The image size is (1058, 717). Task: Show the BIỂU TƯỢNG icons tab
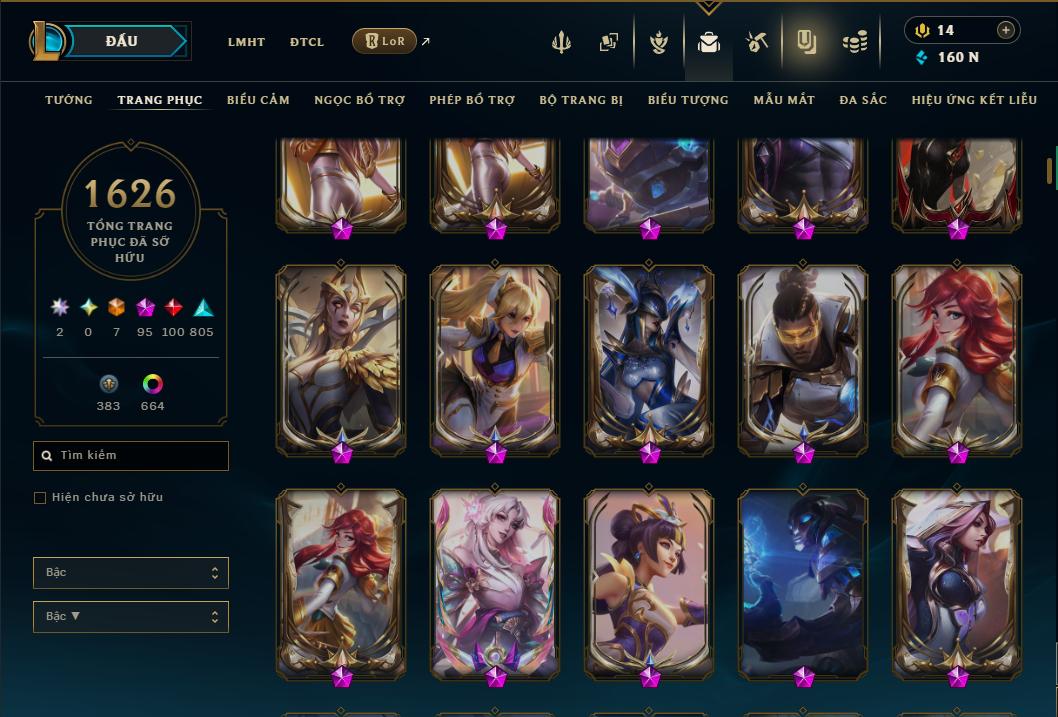pos(688,100)
